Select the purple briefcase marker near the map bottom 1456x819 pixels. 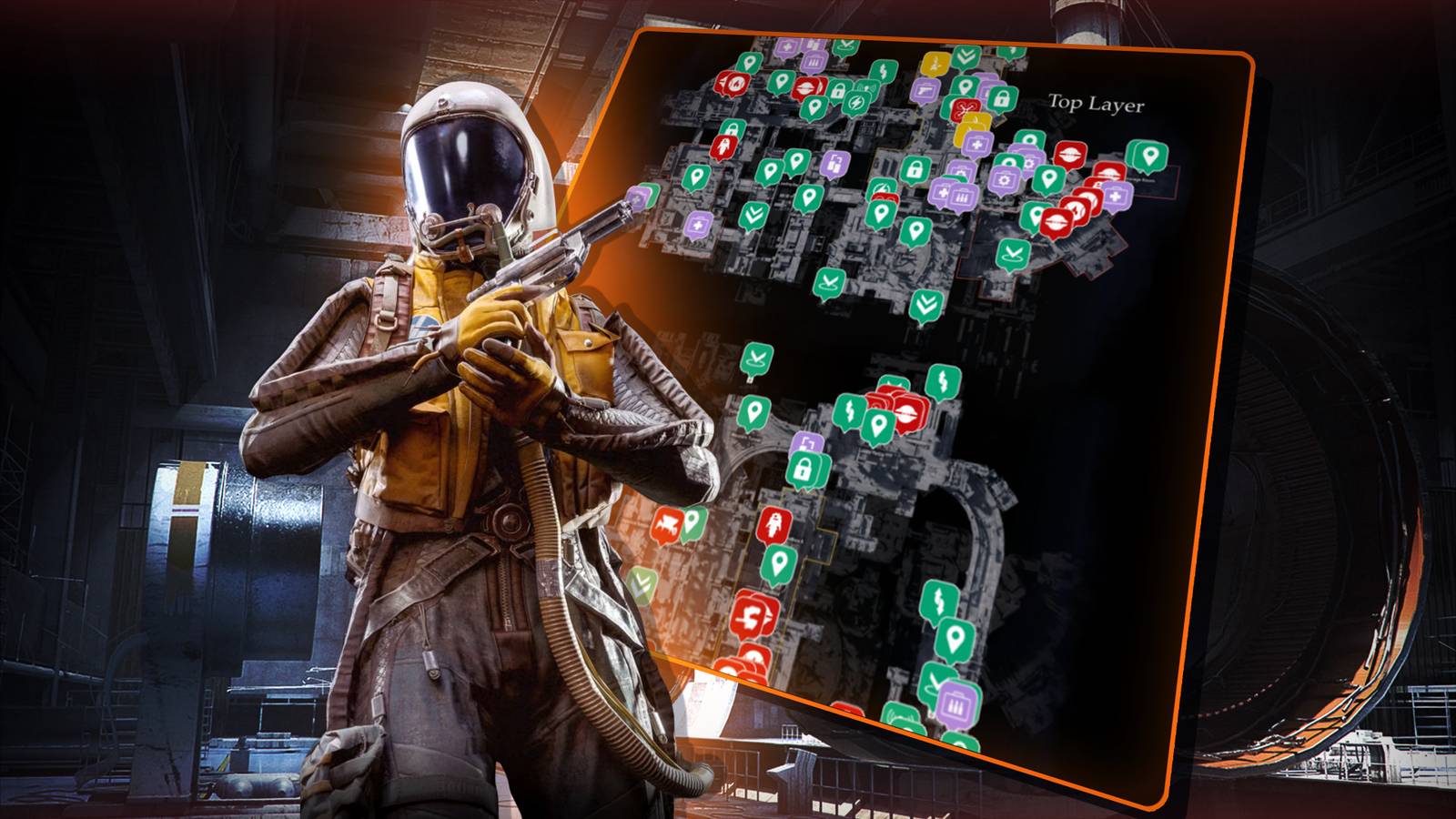pos(957,704)
